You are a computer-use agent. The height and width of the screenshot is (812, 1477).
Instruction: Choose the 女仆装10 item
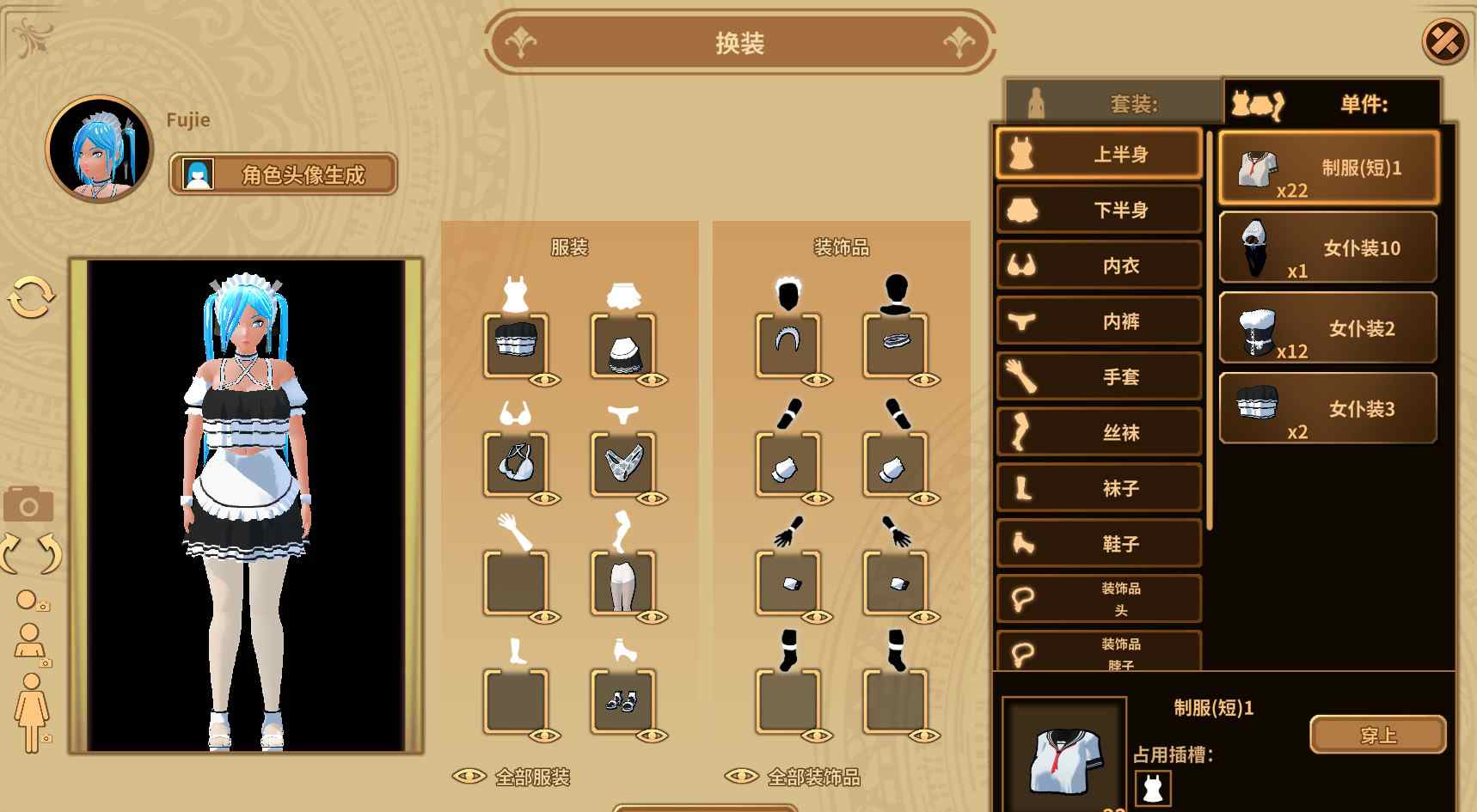pyautogui.click(x=1328, y=248)
